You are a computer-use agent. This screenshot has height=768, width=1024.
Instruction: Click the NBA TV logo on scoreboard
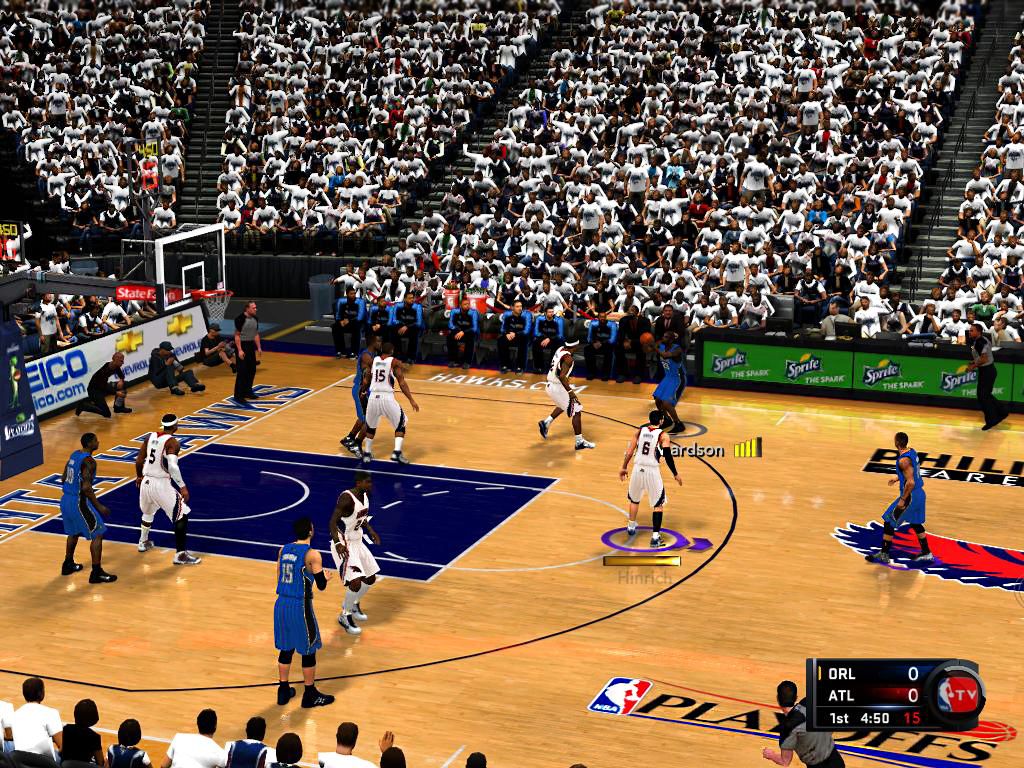[956, 693]
